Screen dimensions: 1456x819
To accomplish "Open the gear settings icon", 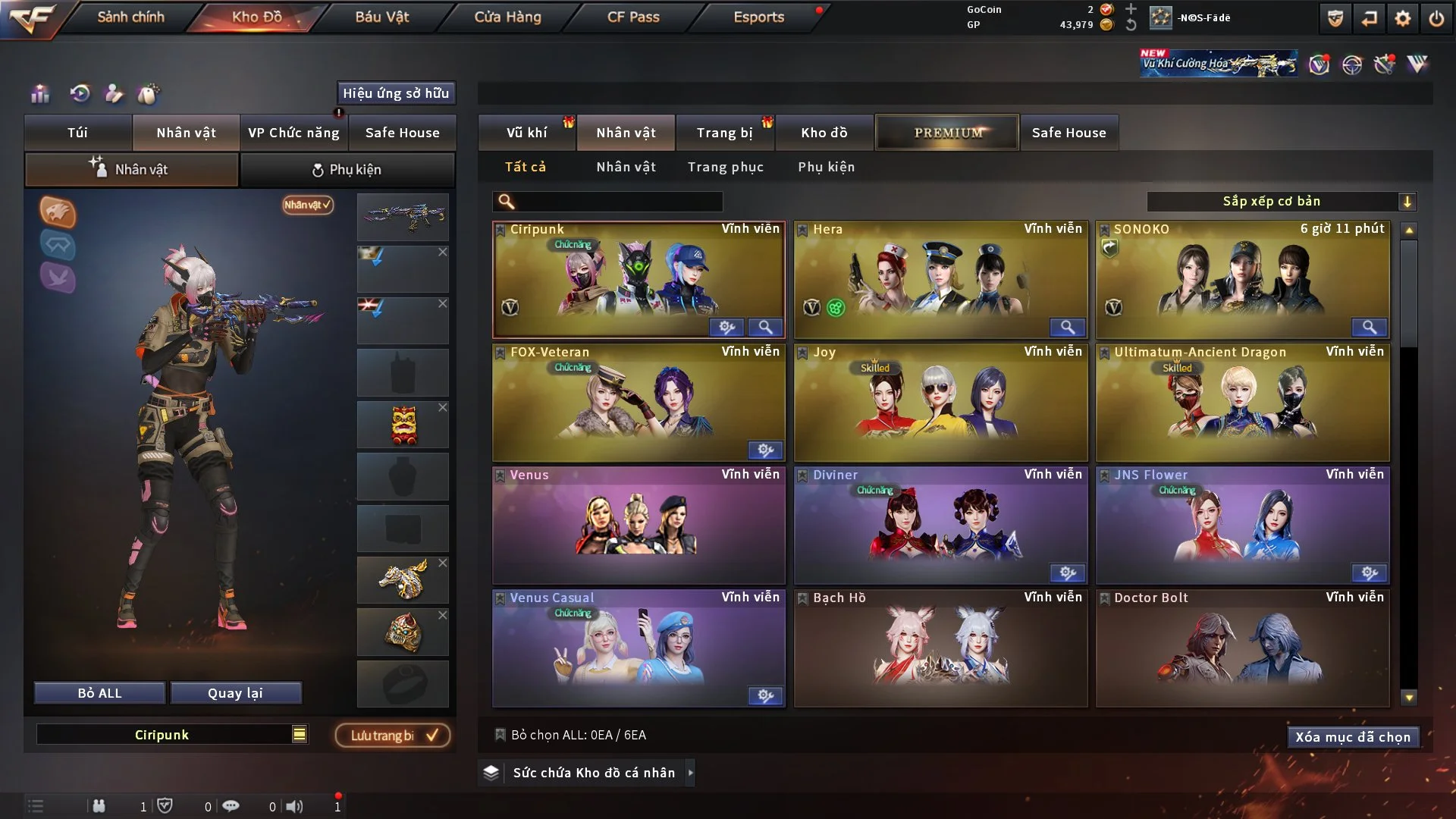I will 1403,18.
